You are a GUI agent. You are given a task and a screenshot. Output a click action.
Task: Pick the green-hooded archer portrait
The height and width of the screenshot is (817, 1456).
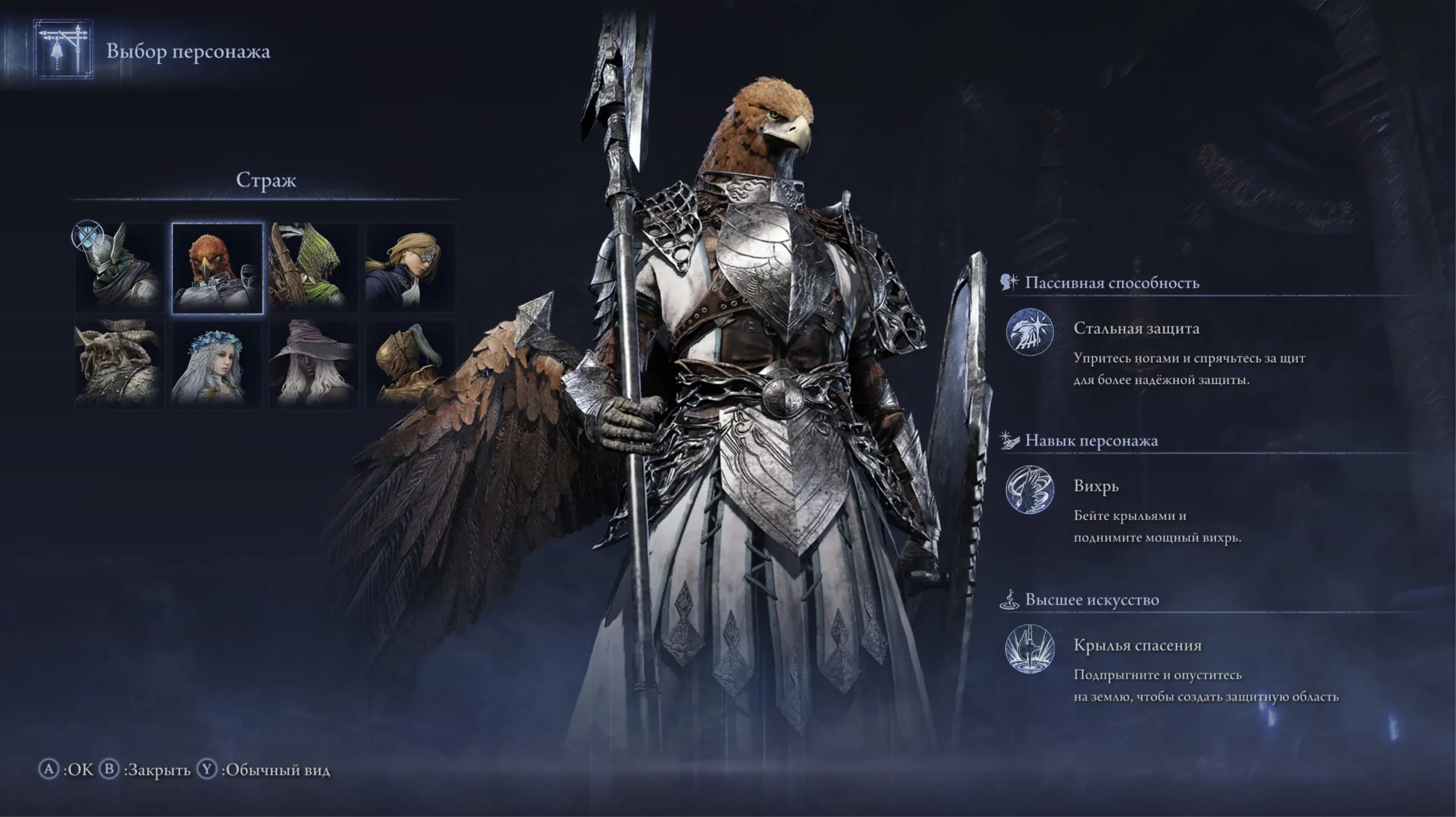(314, 268)
